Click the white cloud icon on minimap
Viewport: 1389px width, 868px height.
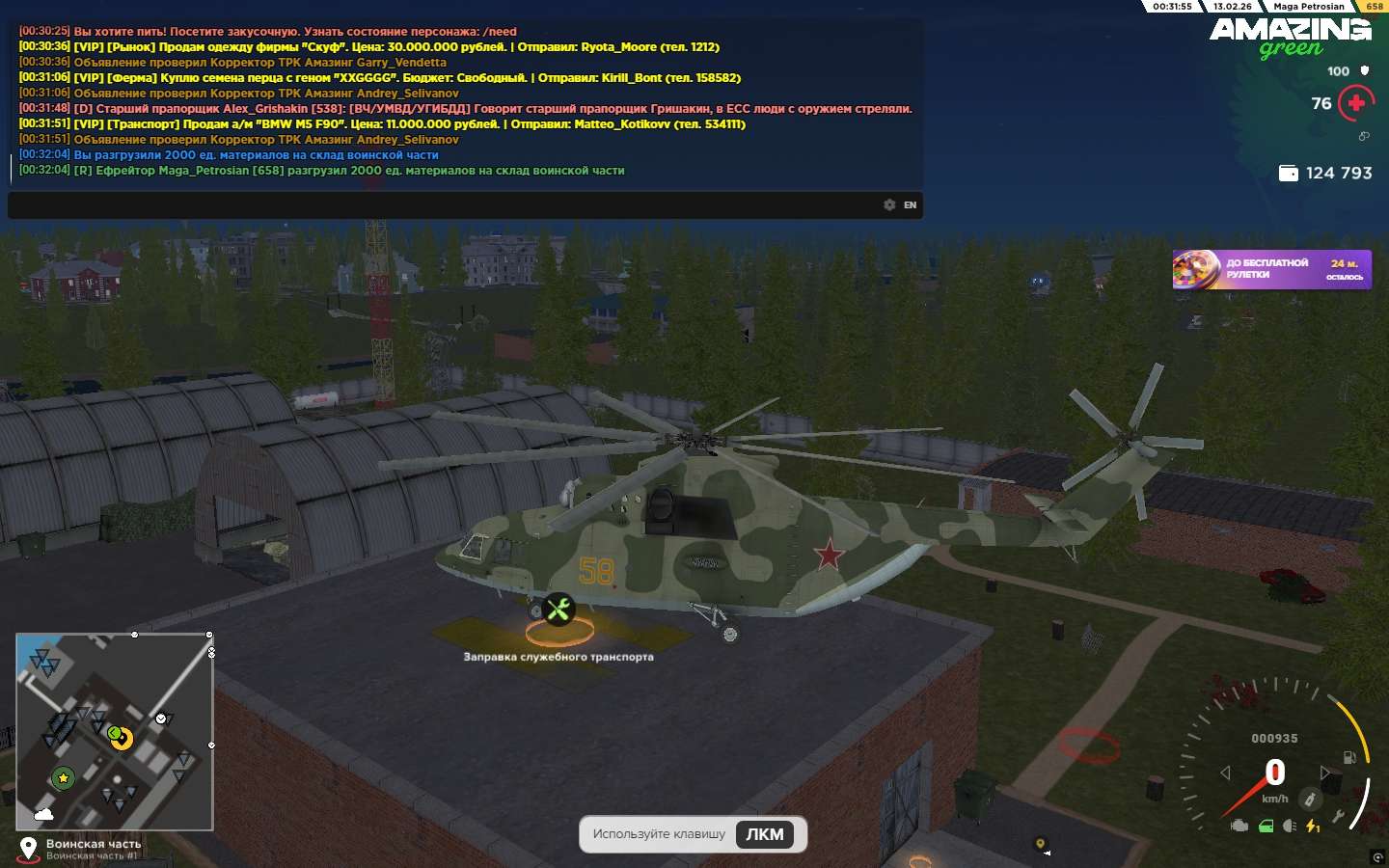[x=43, y=815]
